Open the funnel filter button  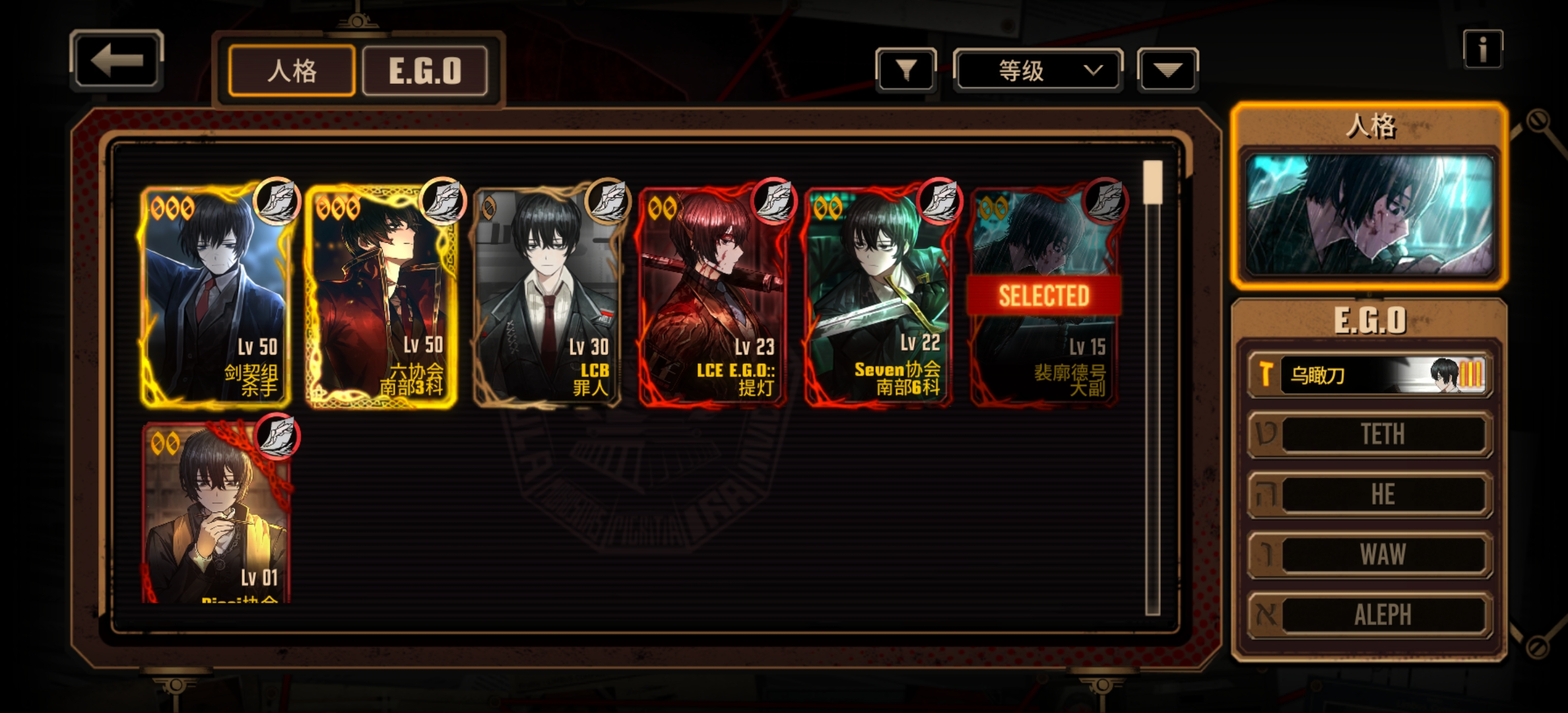(x=906, y=70)
